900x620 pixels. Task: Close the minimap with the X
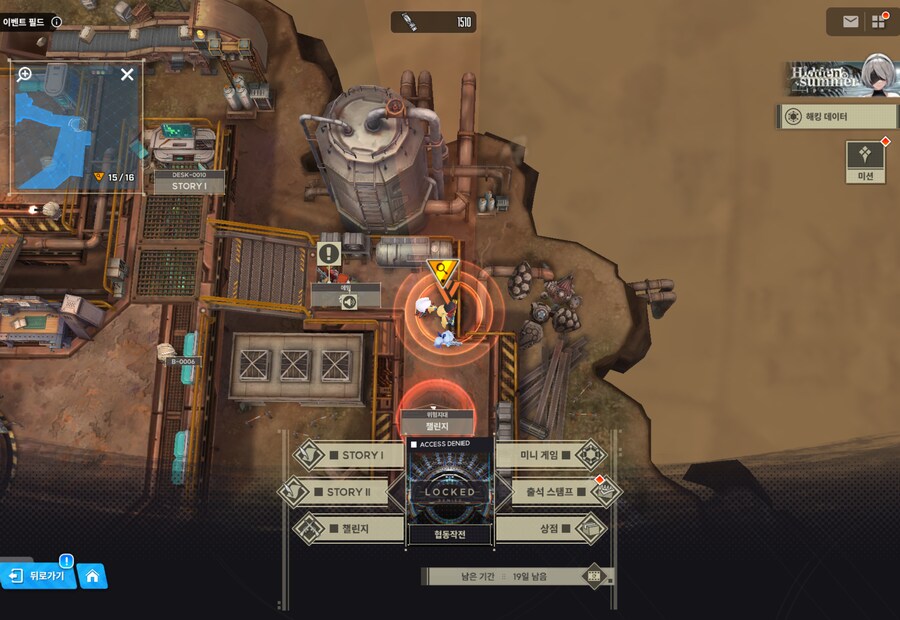127,74
